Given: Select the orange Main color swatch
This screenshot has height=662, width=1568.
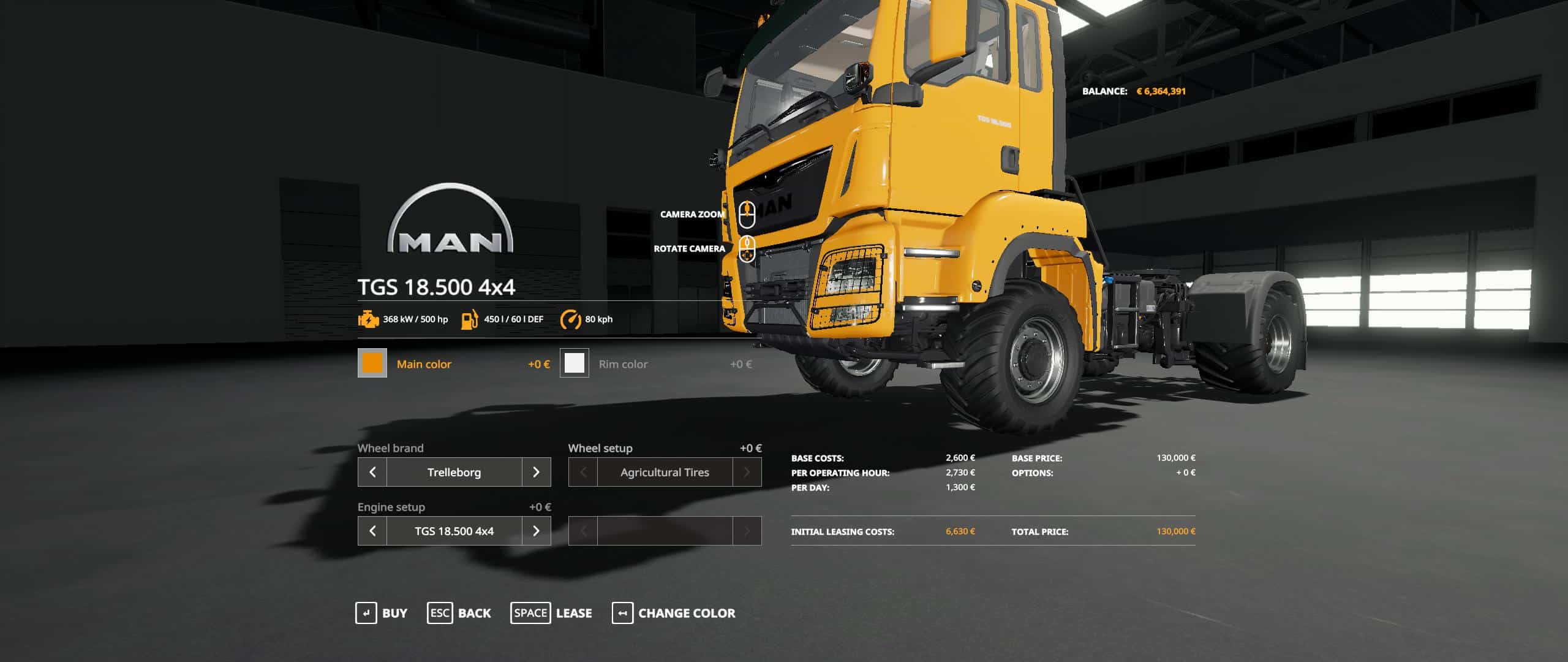Looking at the screenshot, I should pyautogui.click(x=372, y=363).
